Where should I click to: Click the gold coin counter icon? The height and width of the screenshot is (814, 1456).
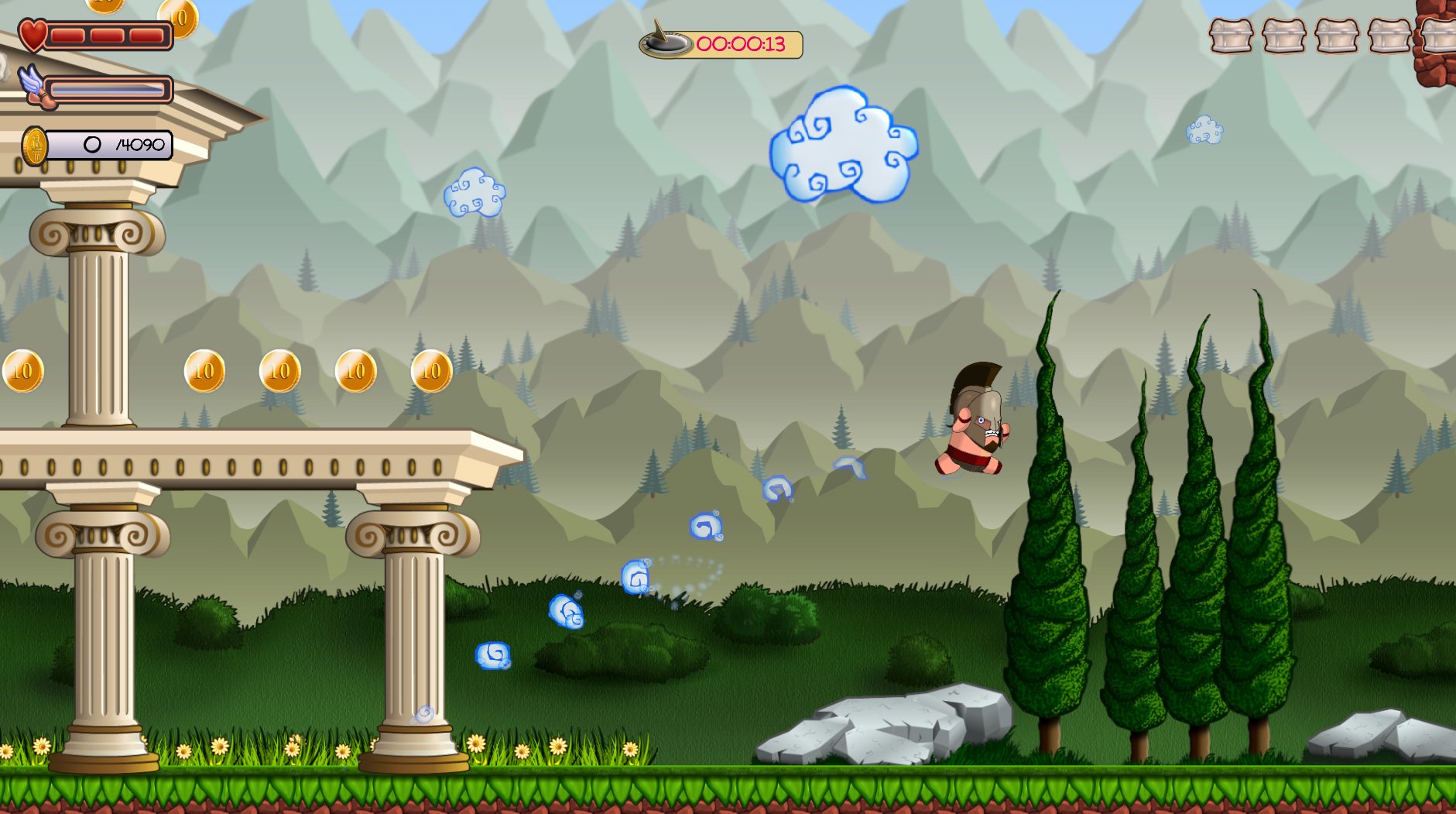click(34, 144)
